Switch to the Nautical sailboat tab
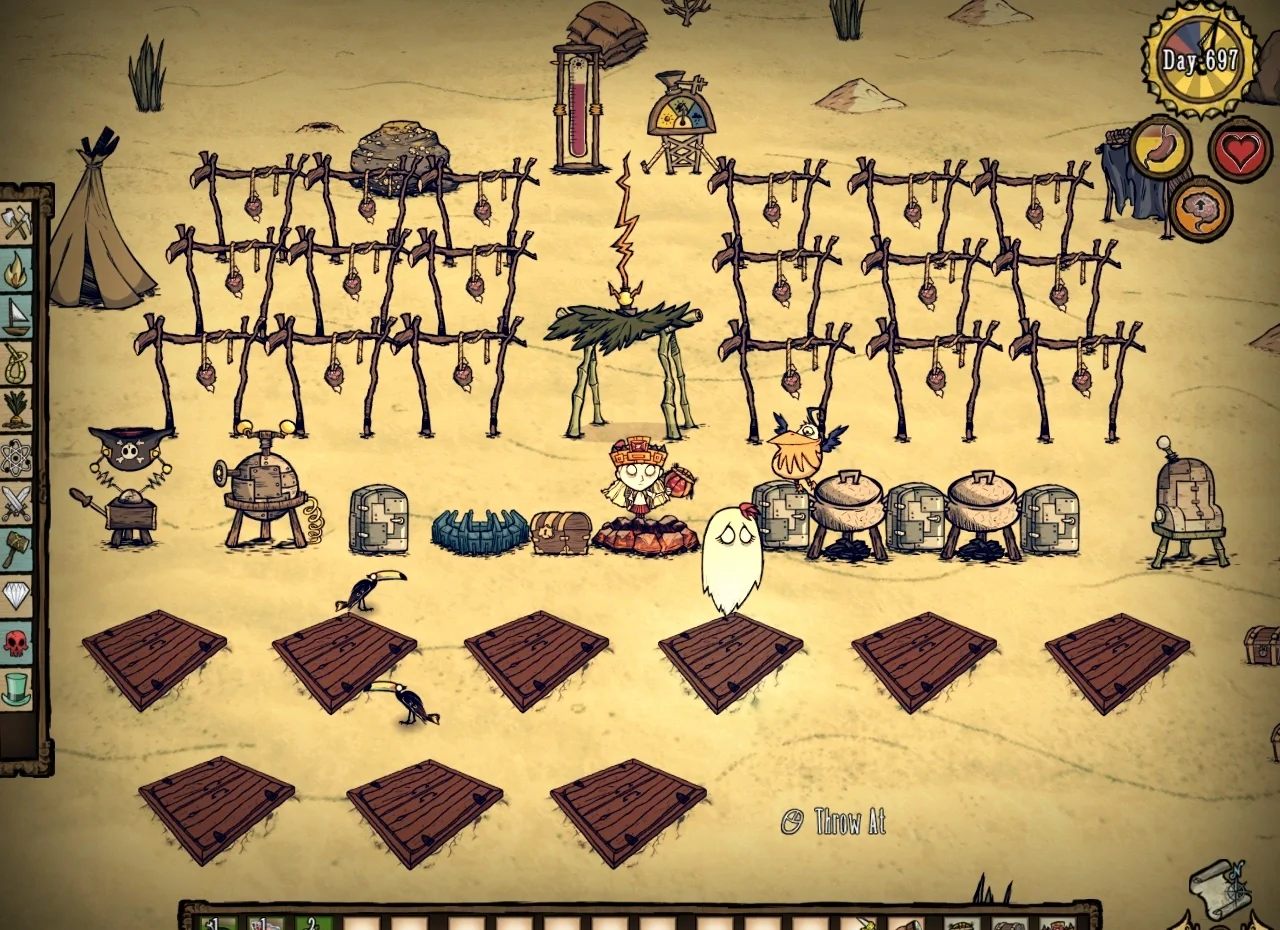 click(17, 316)
